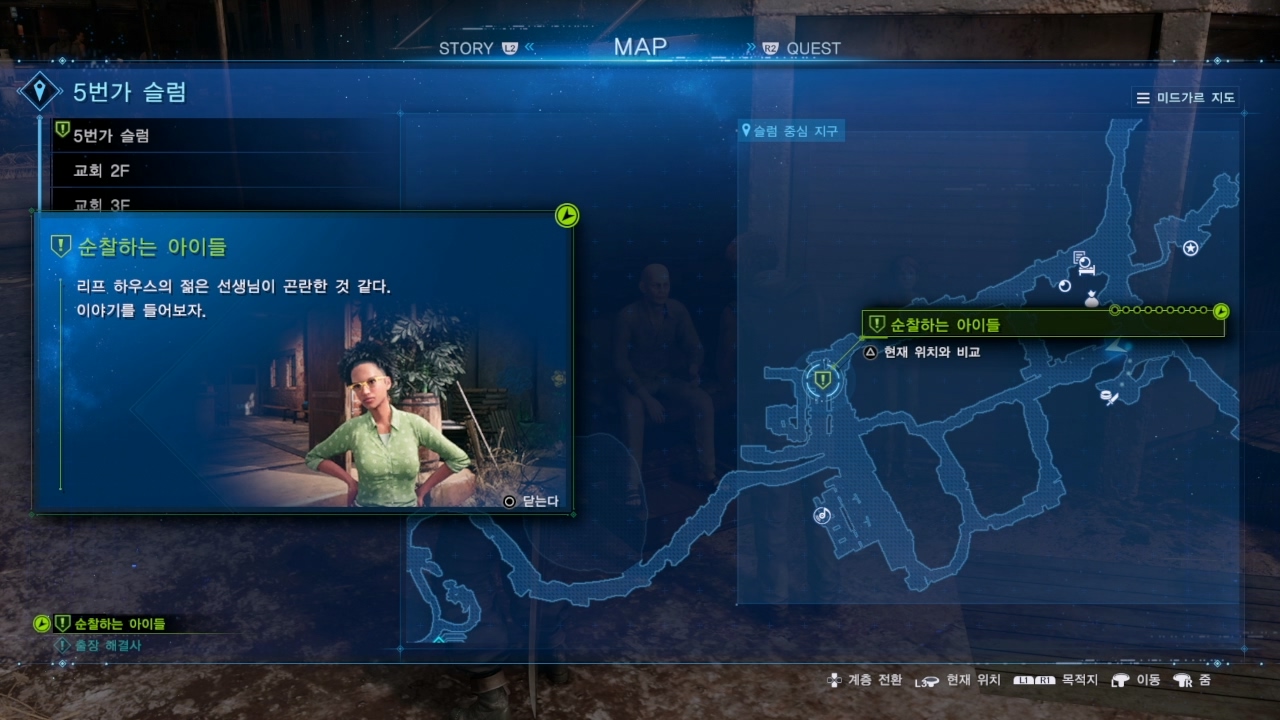Viewport: 1280px width, 720px height.
Task: Close the quest detail panel with 닫는다
Action: 533,501
